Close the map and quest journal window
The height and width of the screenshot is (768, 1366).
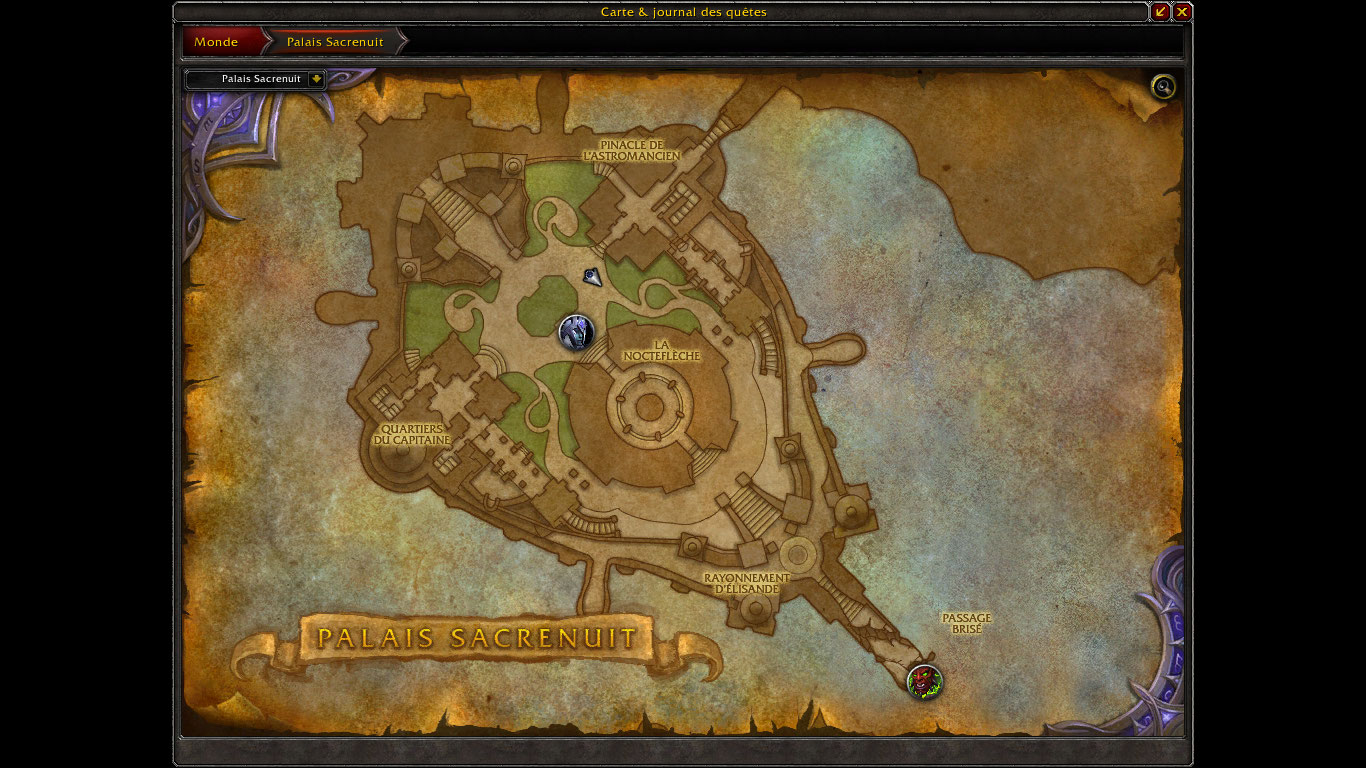tap(1182, 12)
